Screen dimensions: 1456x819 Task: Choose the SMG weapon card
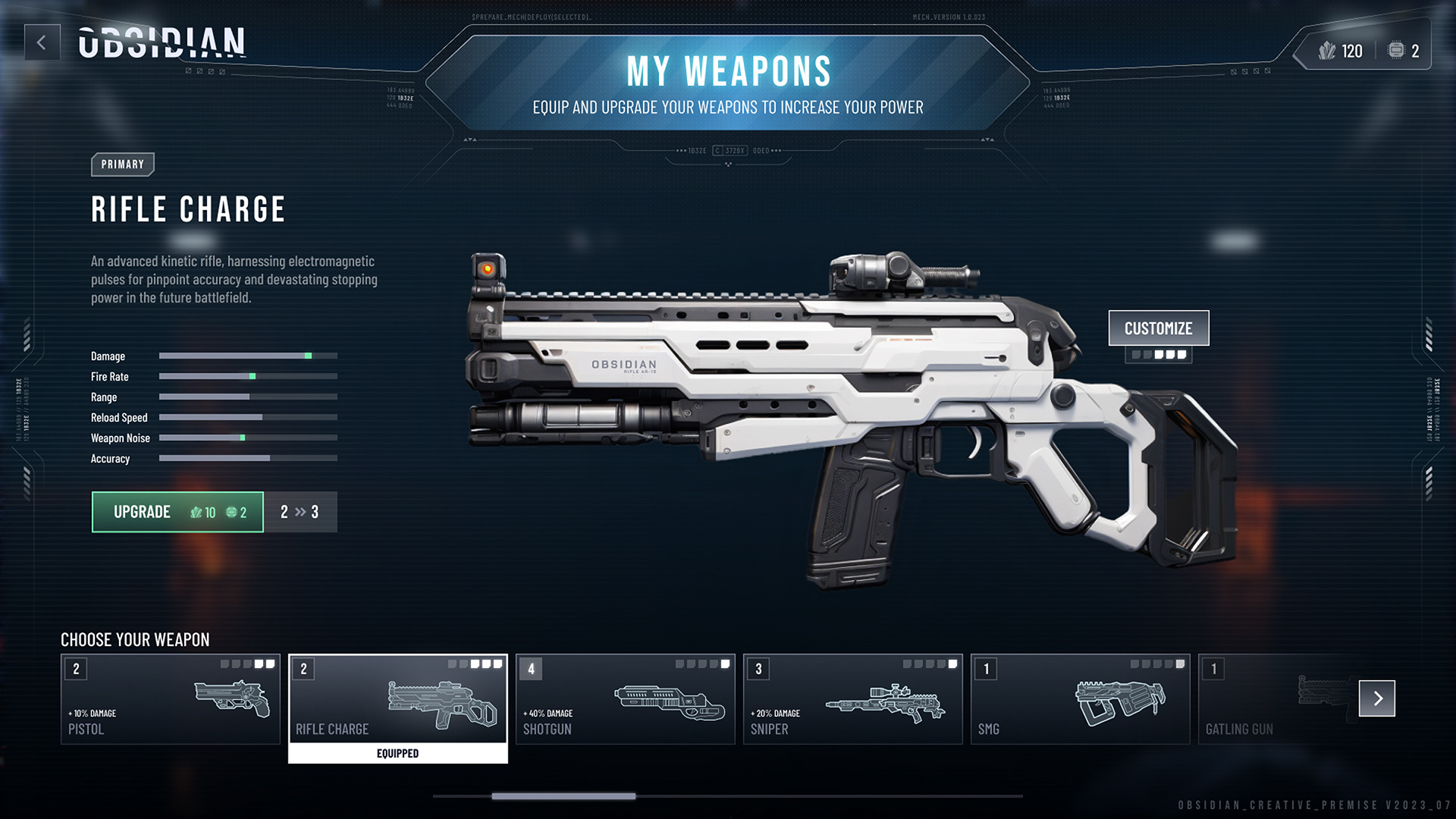pos(1080,699)
